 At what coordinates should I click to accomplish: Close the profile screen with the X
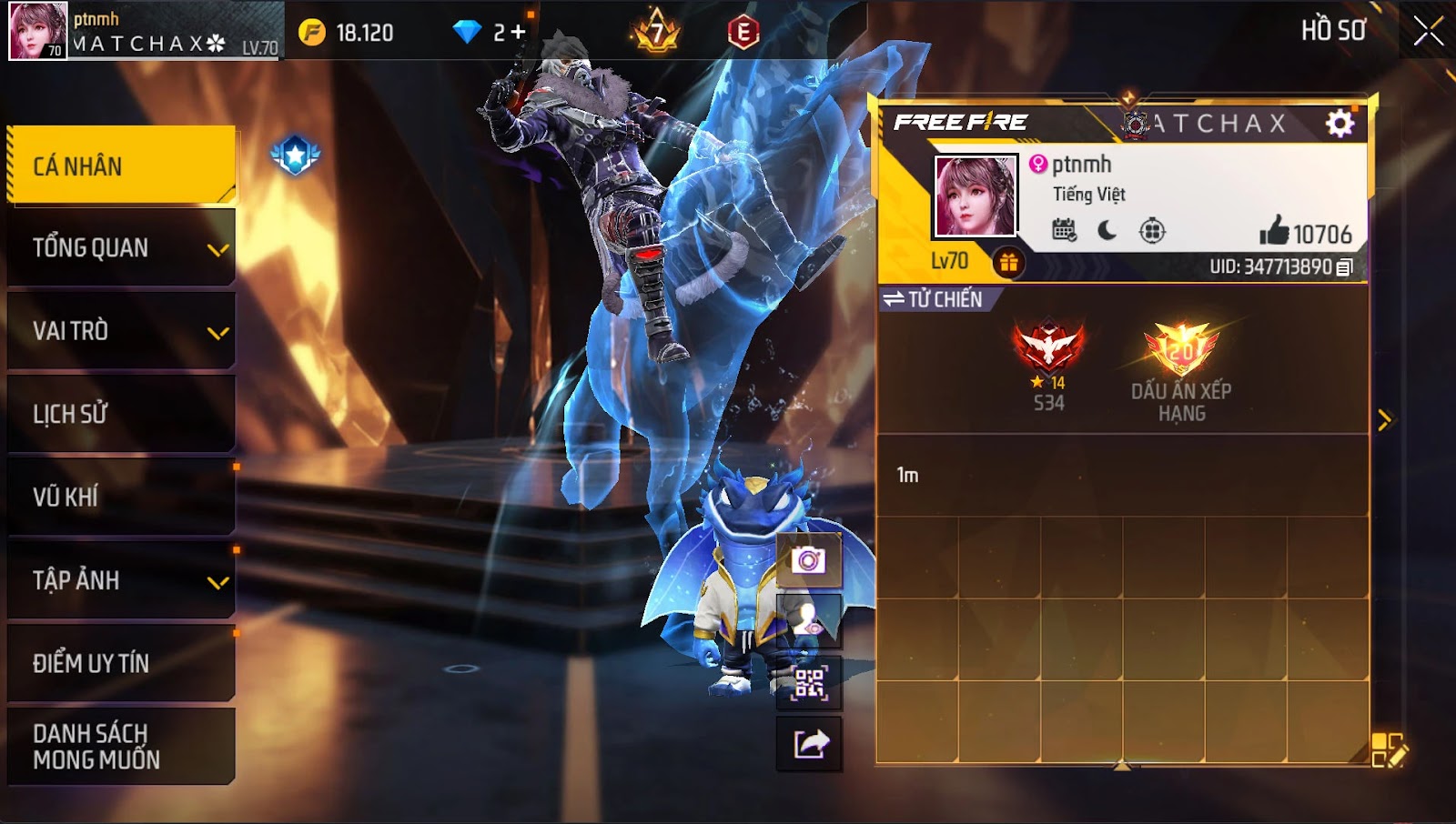pos(1428,31)
